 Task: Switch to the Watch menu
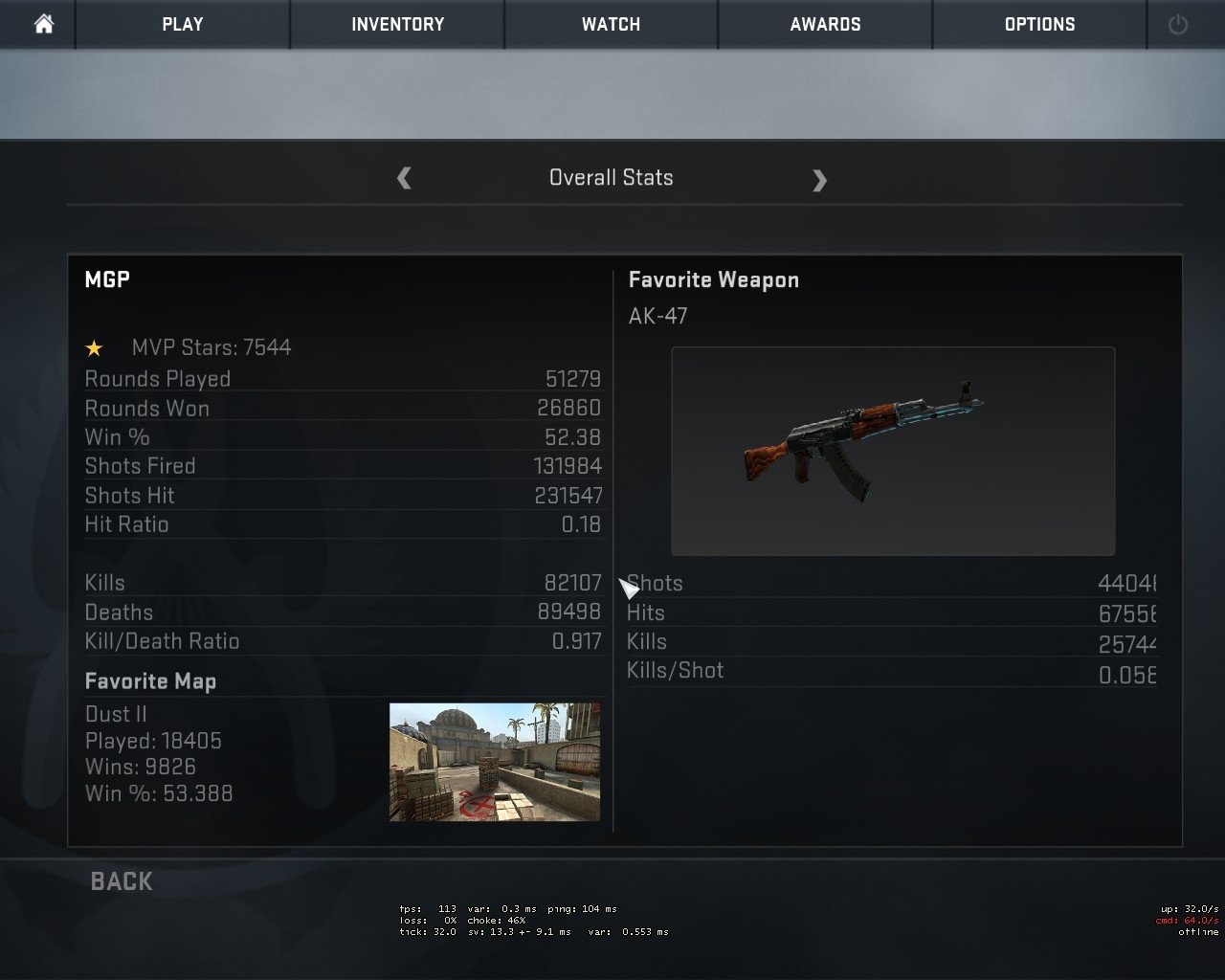point(611,24)
